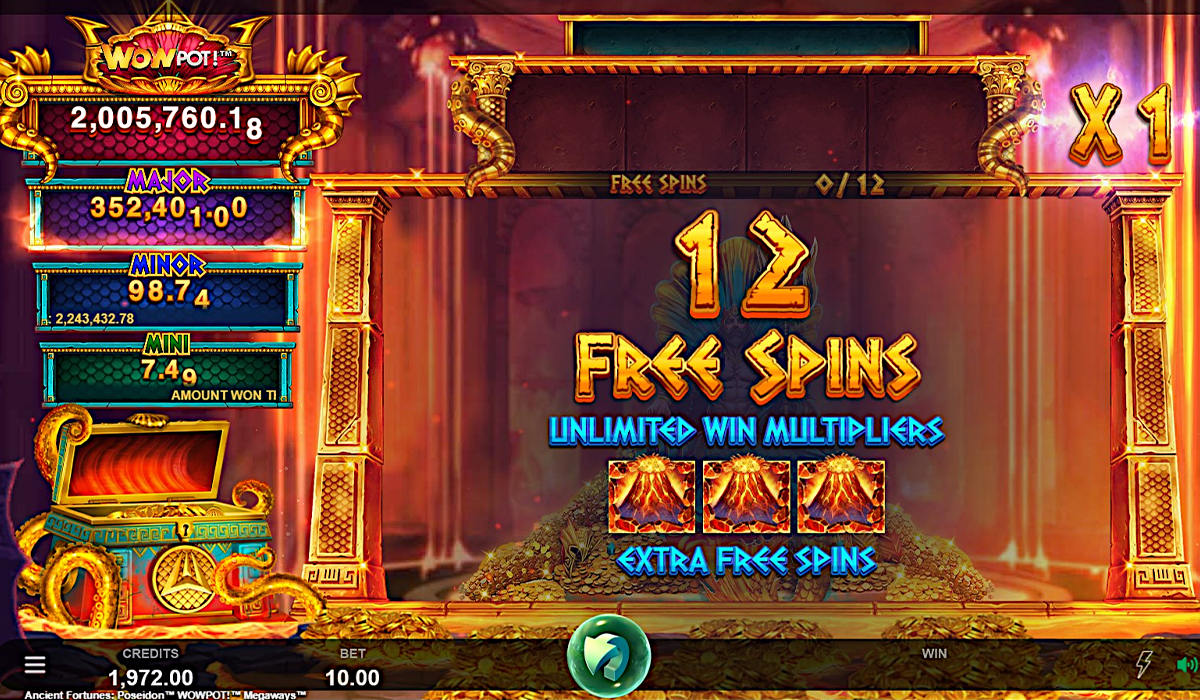Click the green spin orb button
This screenshot has width=1200, height=700.
coord(608,656)
